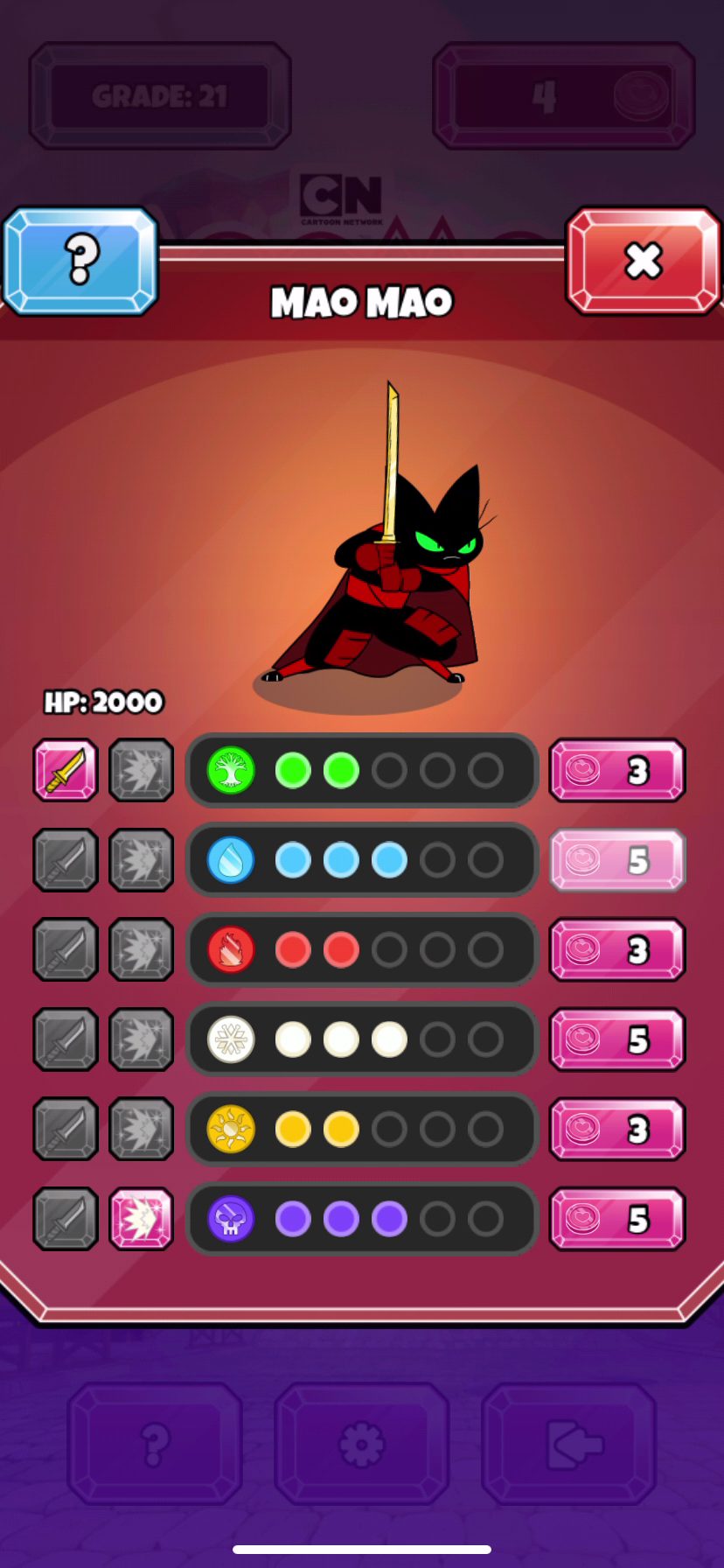Buy purple skull upgrade for 5 coins
The width and height of the screenshot is (724, 1568).
(x=617, y=1219)
